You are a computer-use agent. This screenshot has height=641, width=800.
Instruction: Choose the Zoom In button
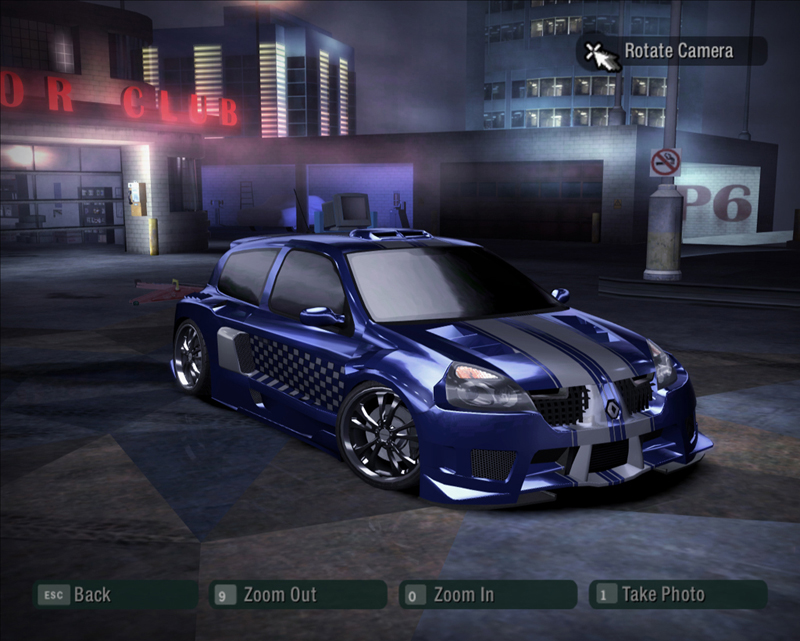(462, 595)
